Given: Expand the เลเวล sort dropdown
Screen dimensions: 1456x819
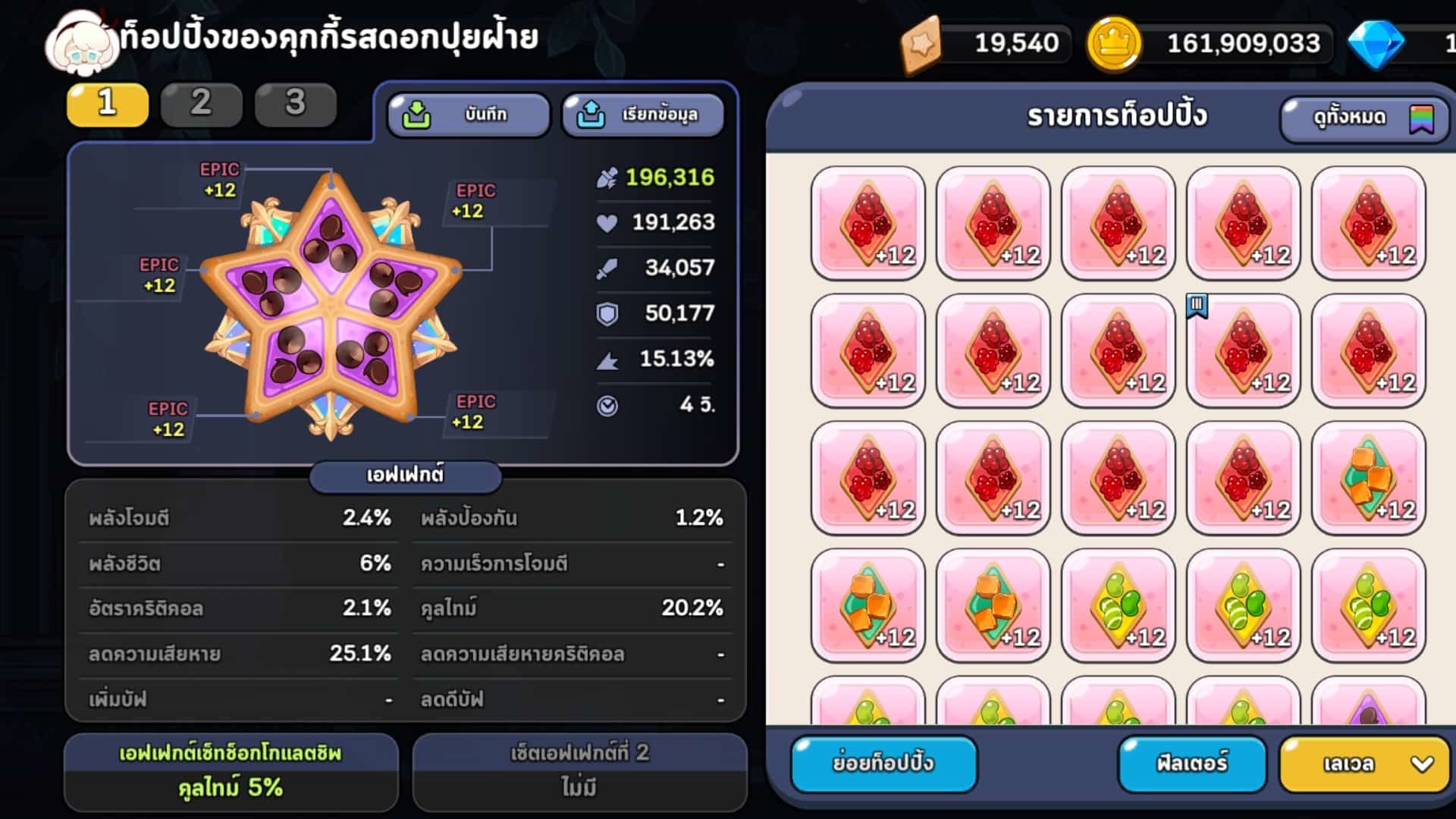Looking at the screenshot, I should (1363, 764).
